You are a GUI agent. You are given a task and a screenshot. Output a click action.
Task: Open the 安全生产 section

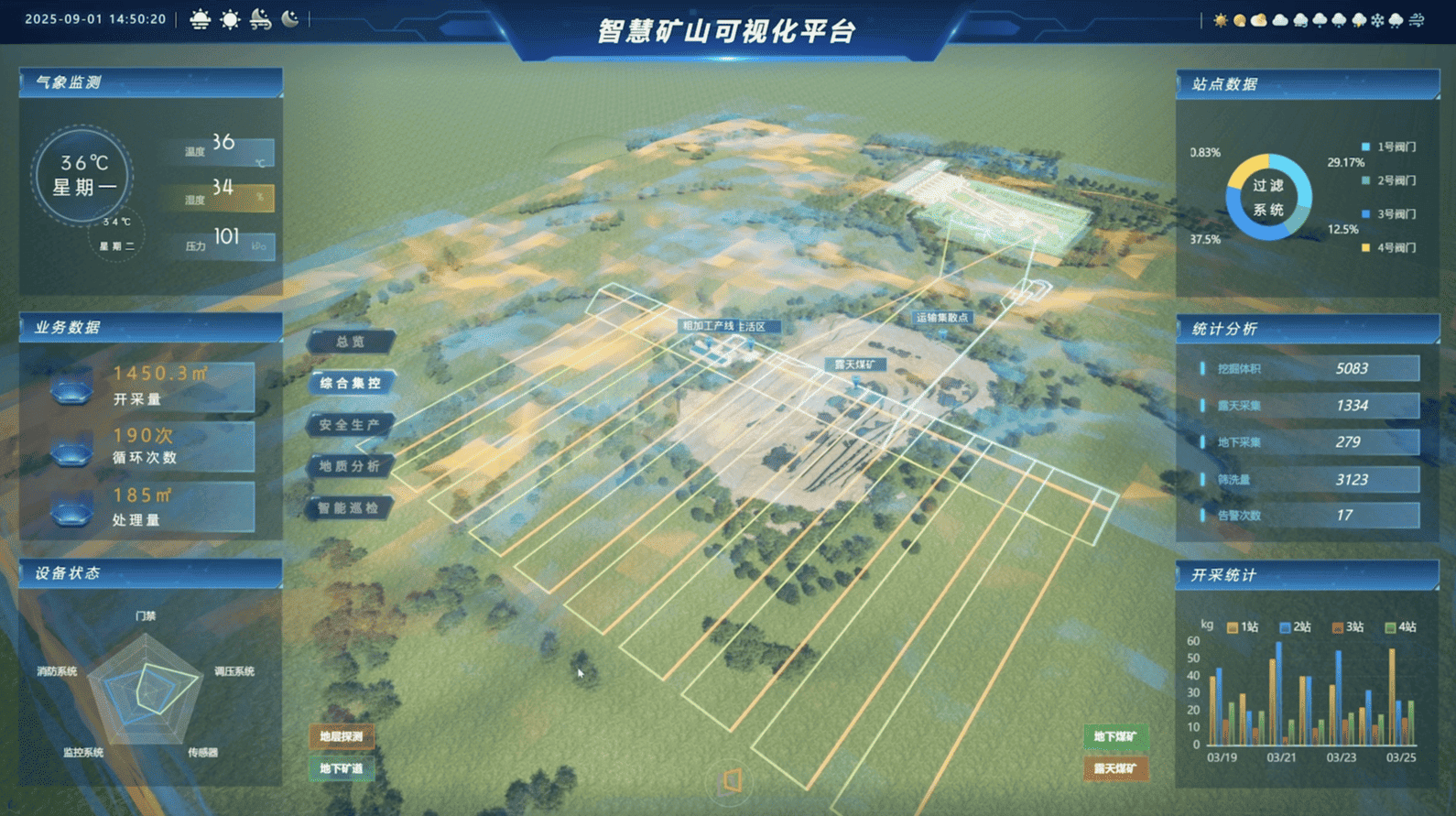pos(353,426)
